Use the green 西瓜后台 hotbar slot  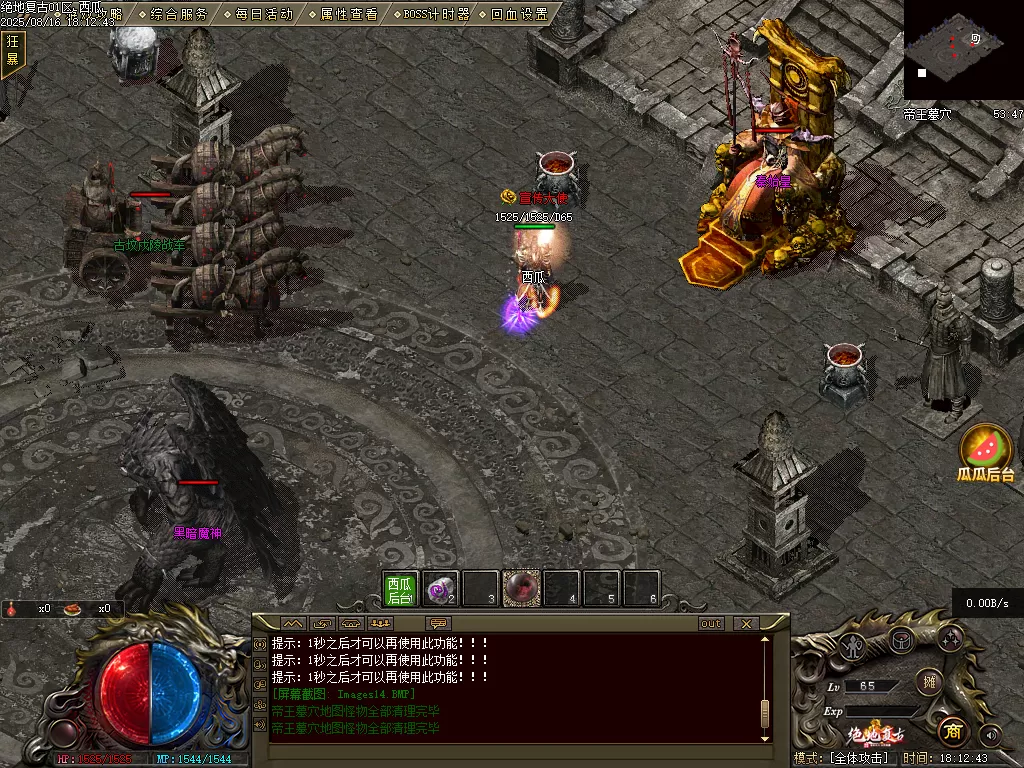coord(401,589)
